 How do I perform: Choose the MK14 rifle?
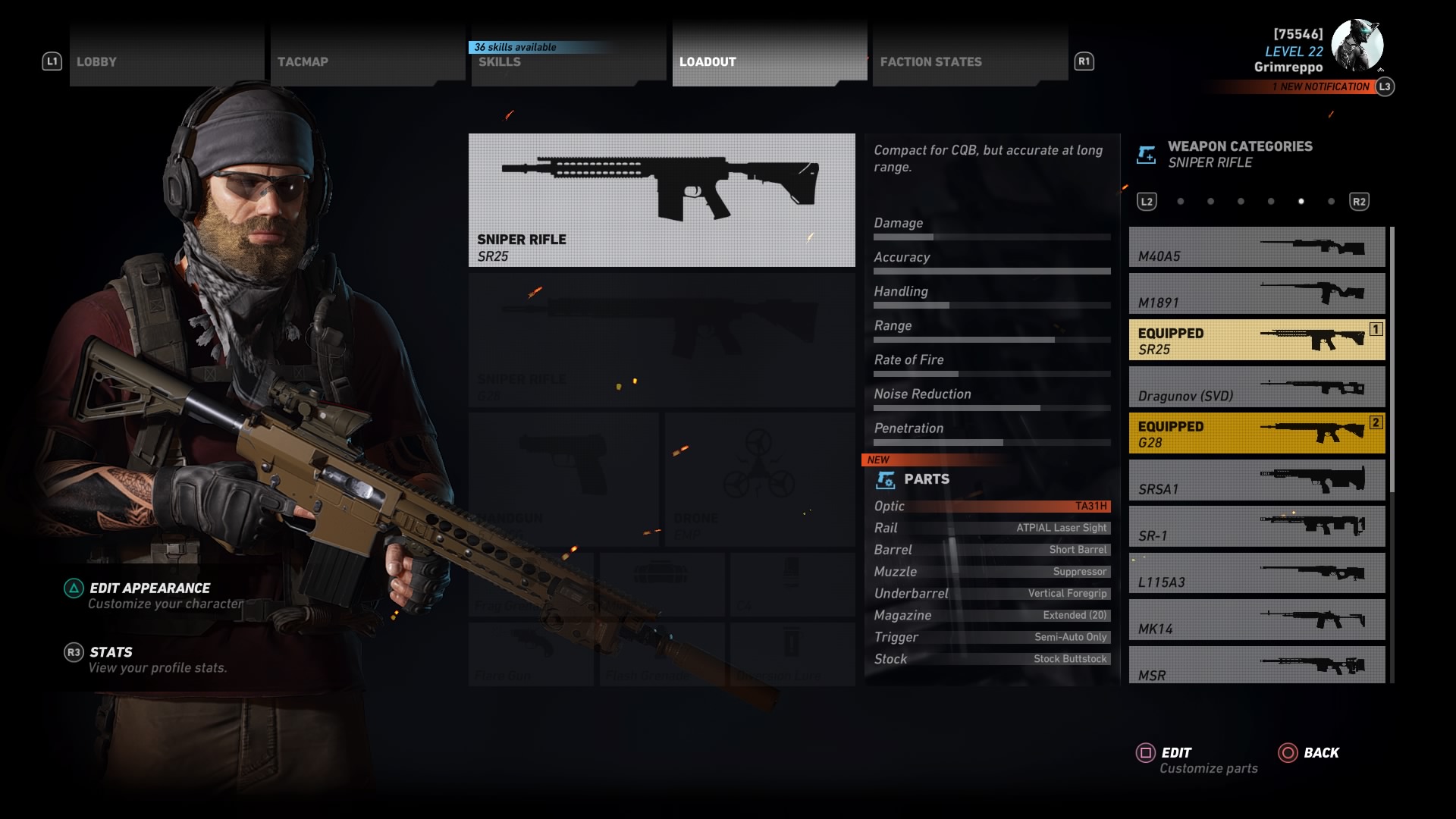pos(1257,620)
